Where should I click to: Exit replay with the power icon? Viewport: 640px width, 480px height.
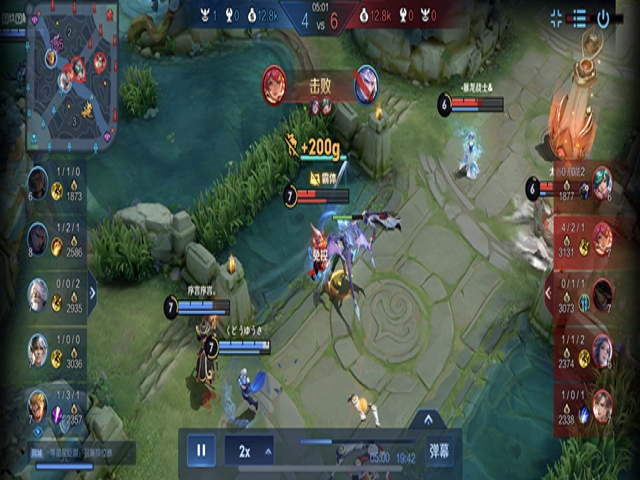pos(604,17)
